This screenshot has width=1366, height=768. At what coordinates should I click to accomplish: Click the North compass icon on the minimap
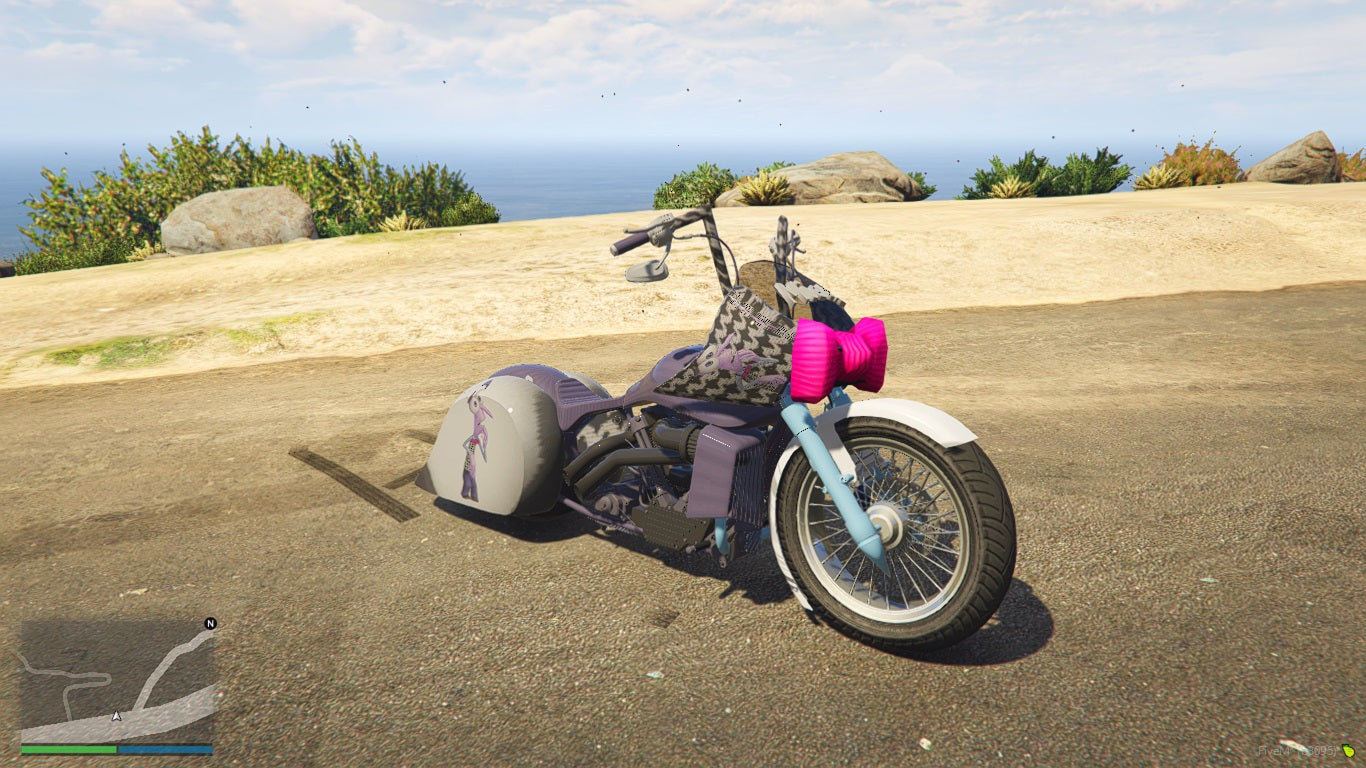pos(209,625)
